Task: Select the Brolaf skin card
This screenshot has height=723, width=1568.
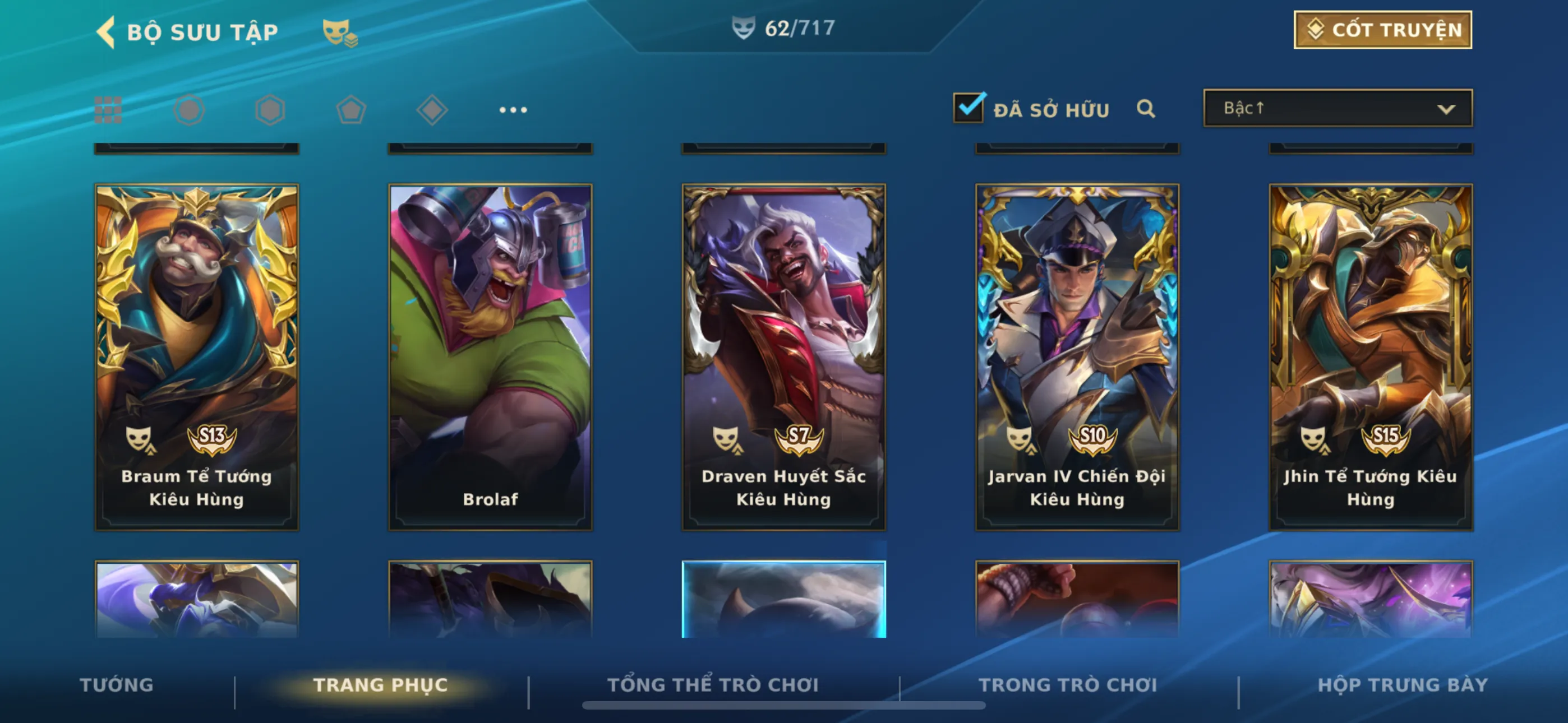Action: pos(490,356)
